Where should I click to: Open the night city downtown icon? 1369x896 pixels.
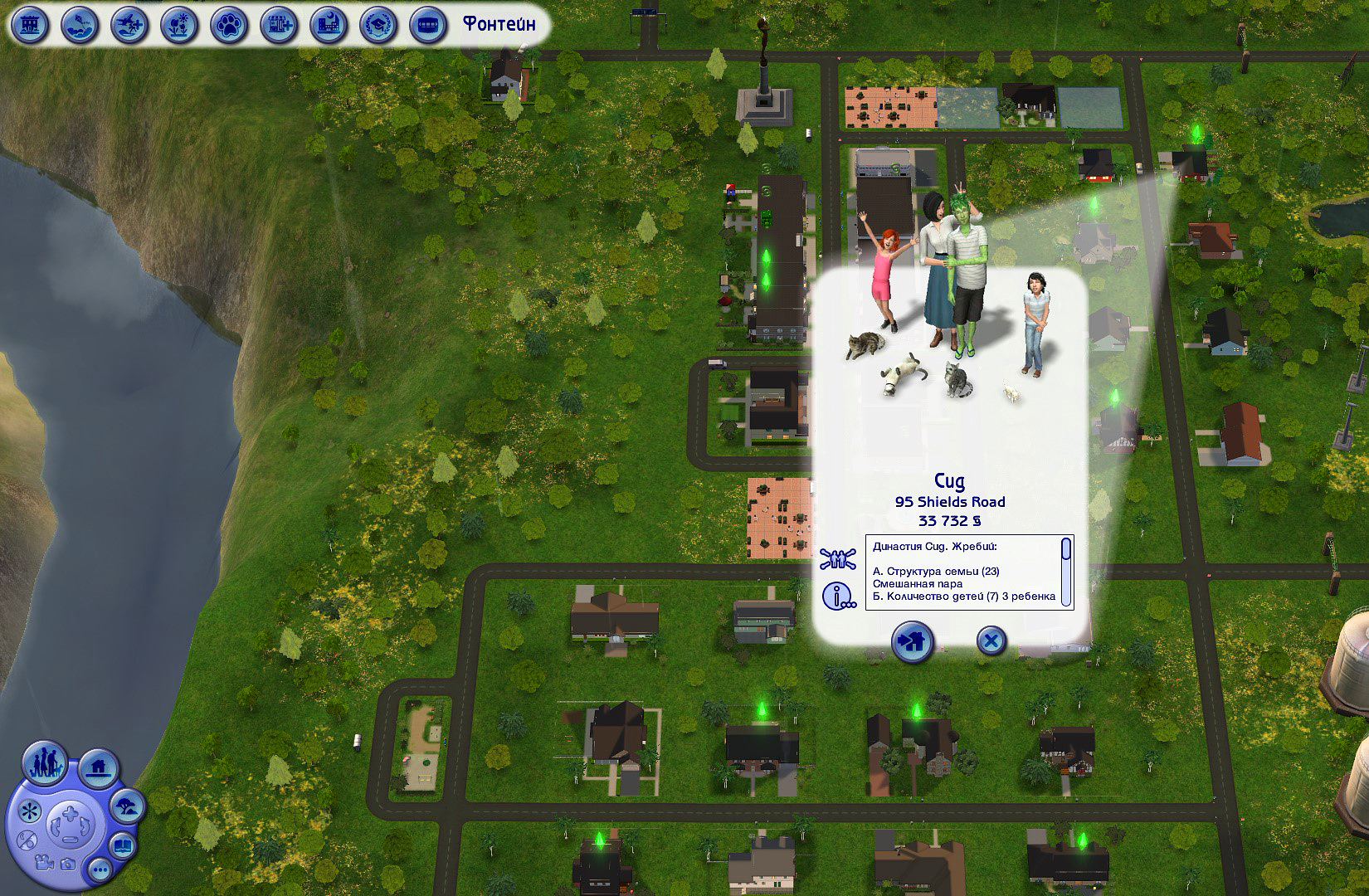328,25
